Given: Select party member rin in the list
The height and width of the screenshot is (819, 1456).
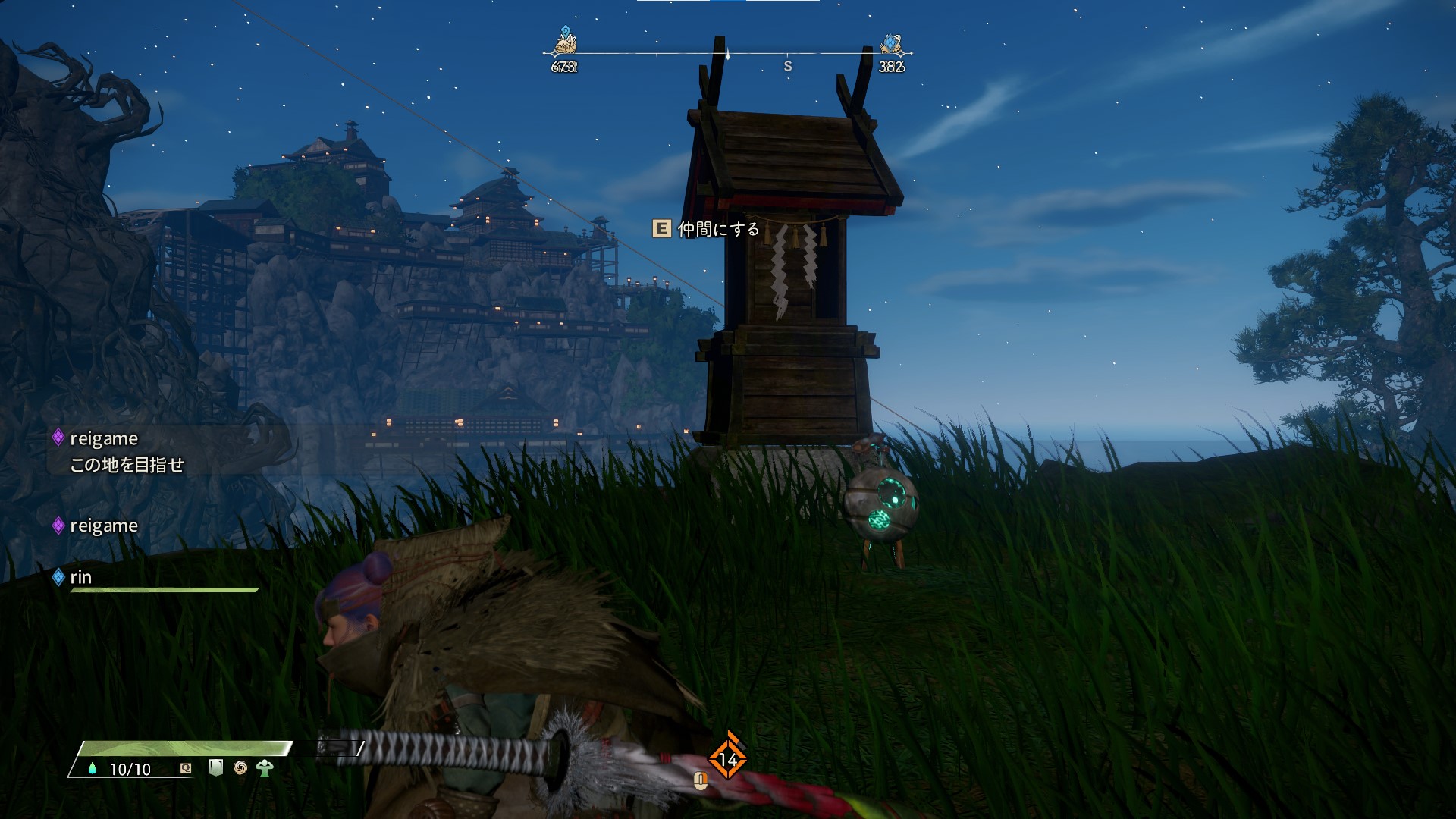Looking at the screenshot, I should tap(80, 578).
